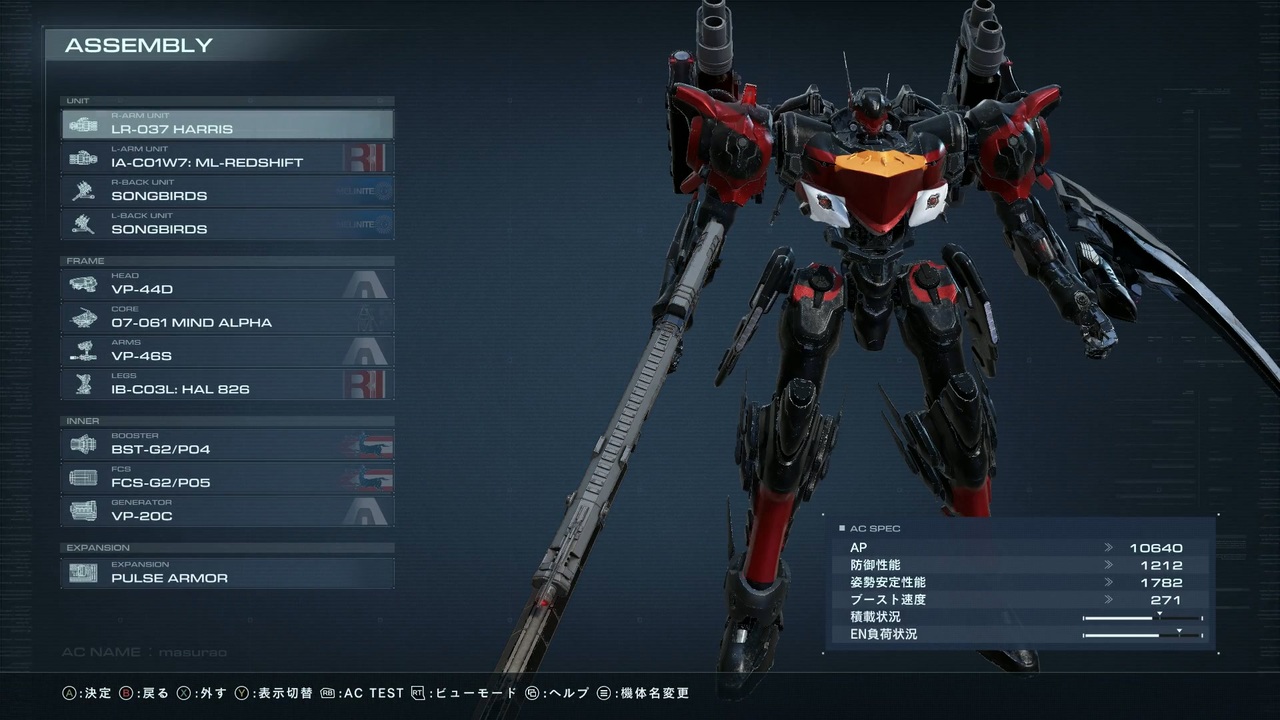The width and height of the screenshot is (1280, 720).
Task: Select the LR-037 HARRIS right arm unit icon
Action: [85, 124]
